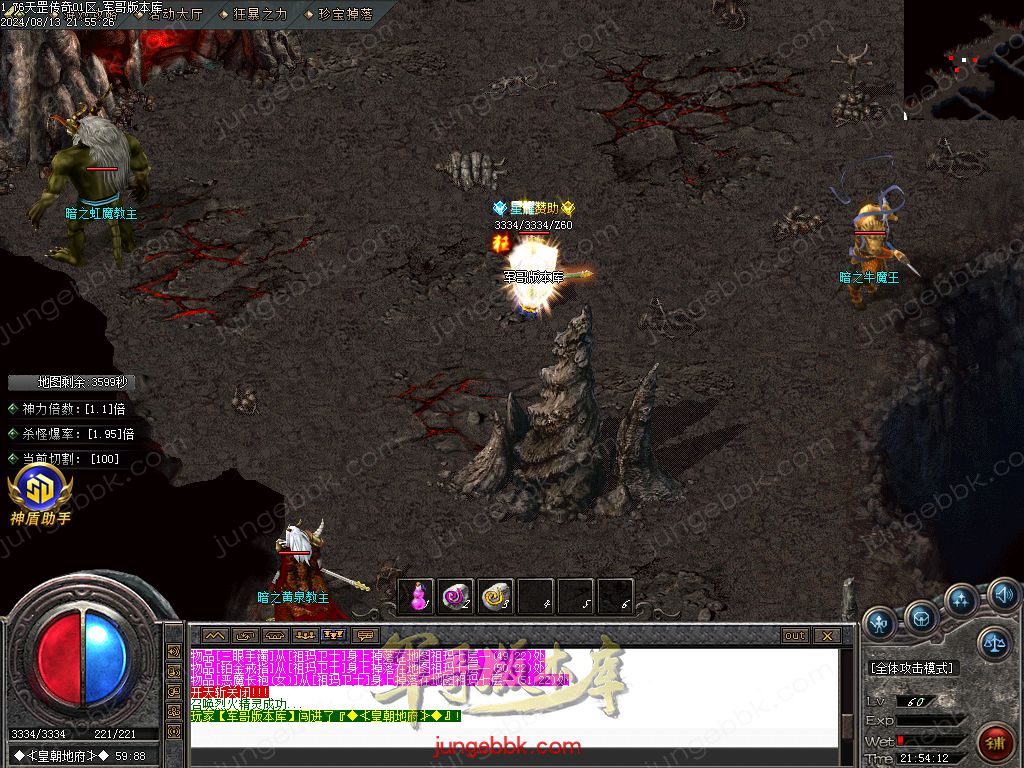
Task: Click the speech bubble chat channel button
Action: [x=364, y=635]
